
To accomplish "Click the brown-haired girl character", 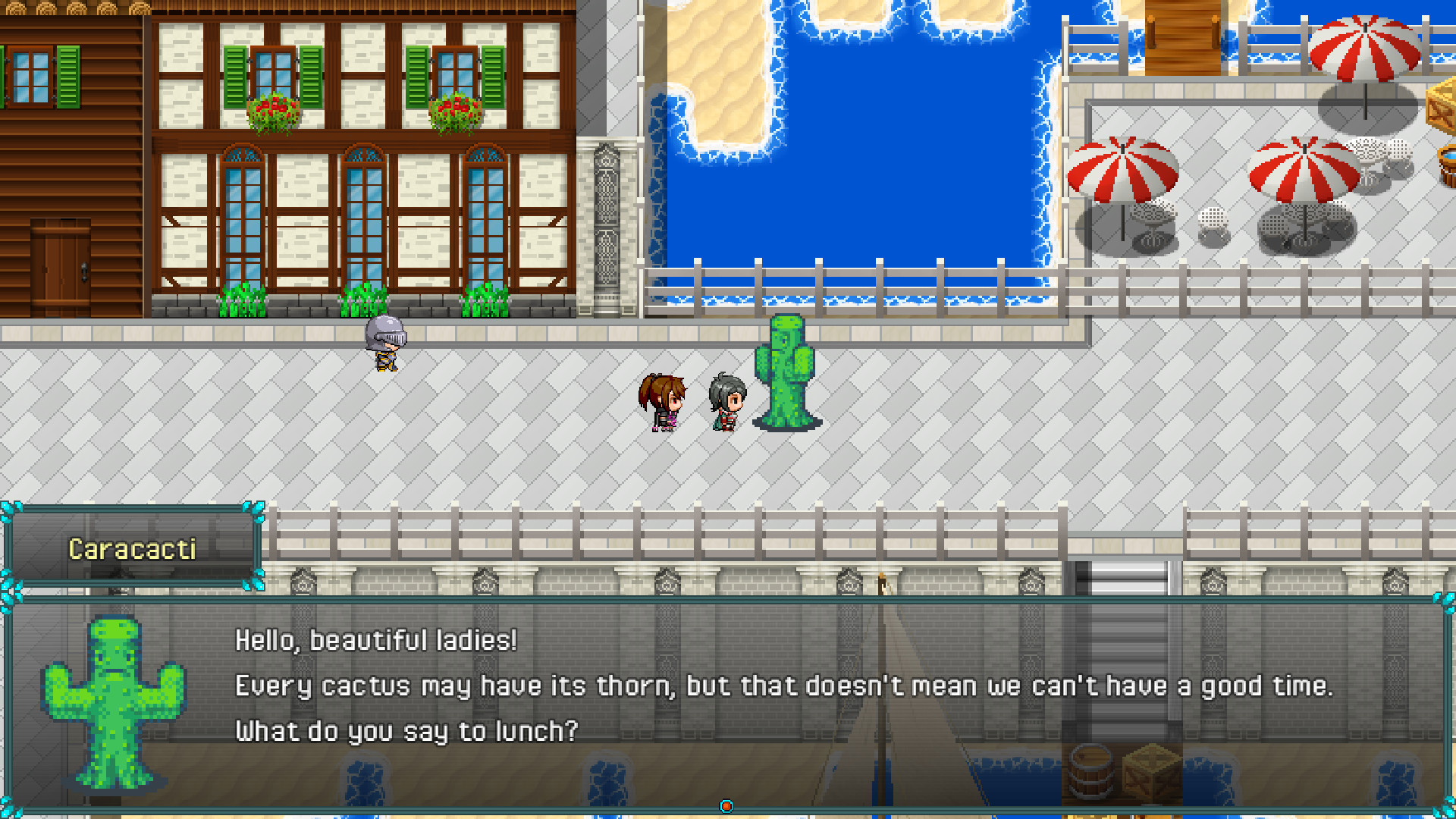I will click(x=661, y=402).
